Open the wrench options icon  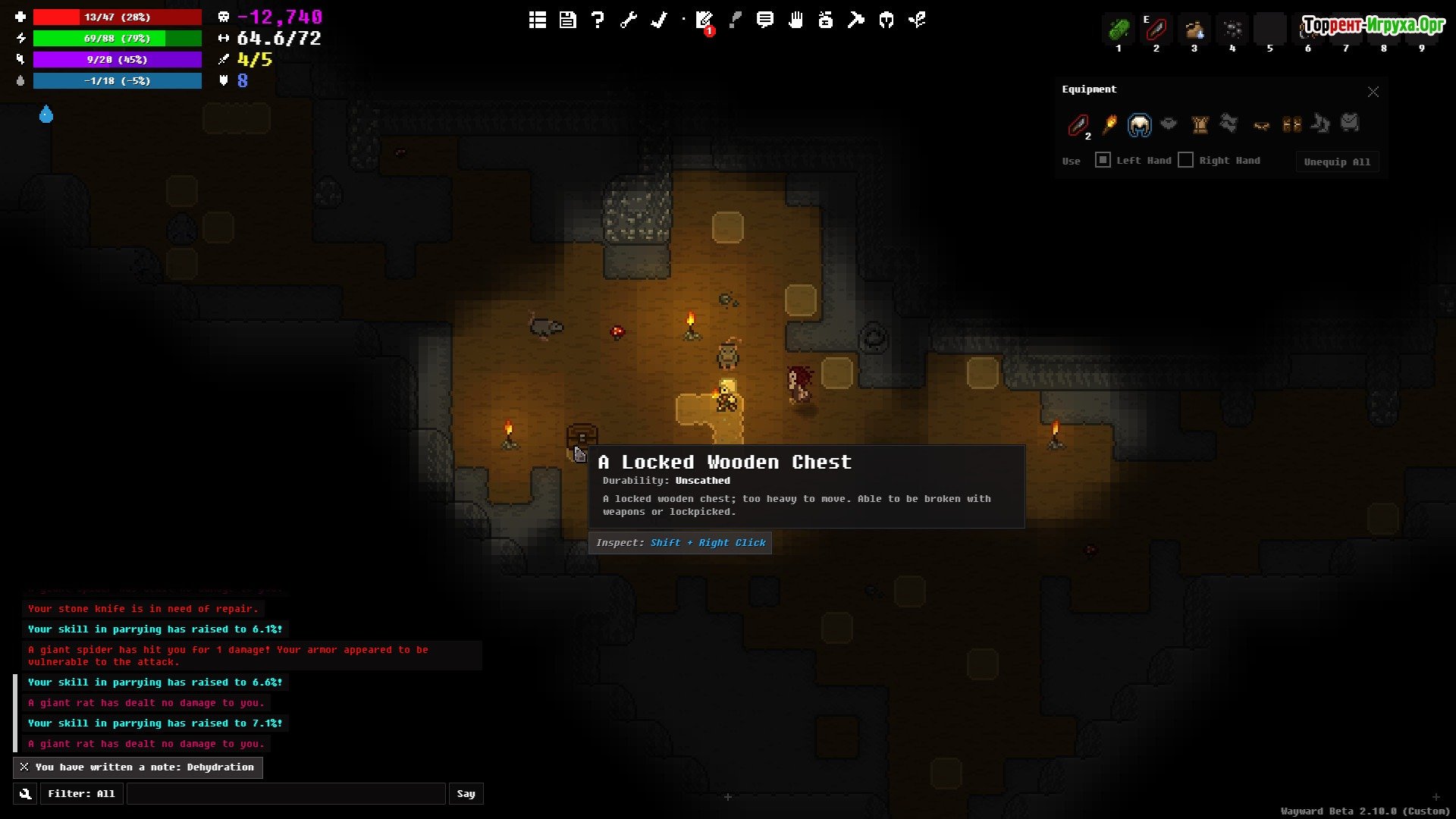629,20
